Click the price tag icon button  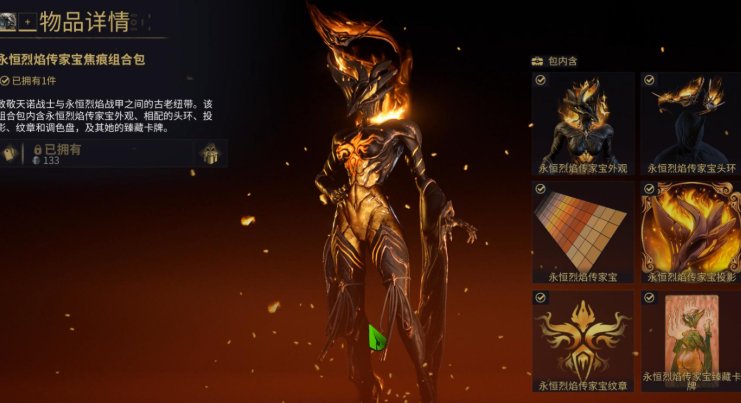[x=10, y=154]
